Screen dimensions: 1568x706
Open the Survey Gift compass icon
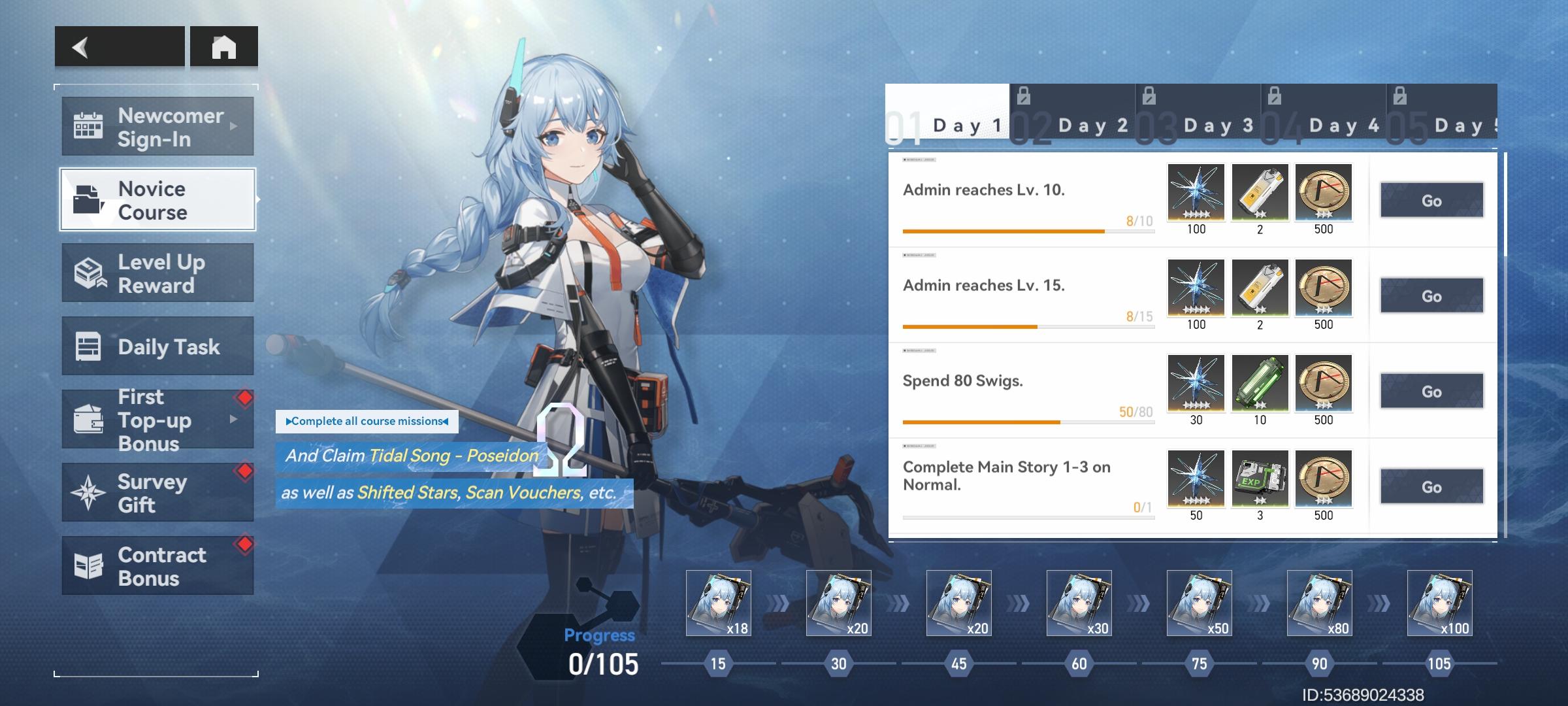coord(90,492)
